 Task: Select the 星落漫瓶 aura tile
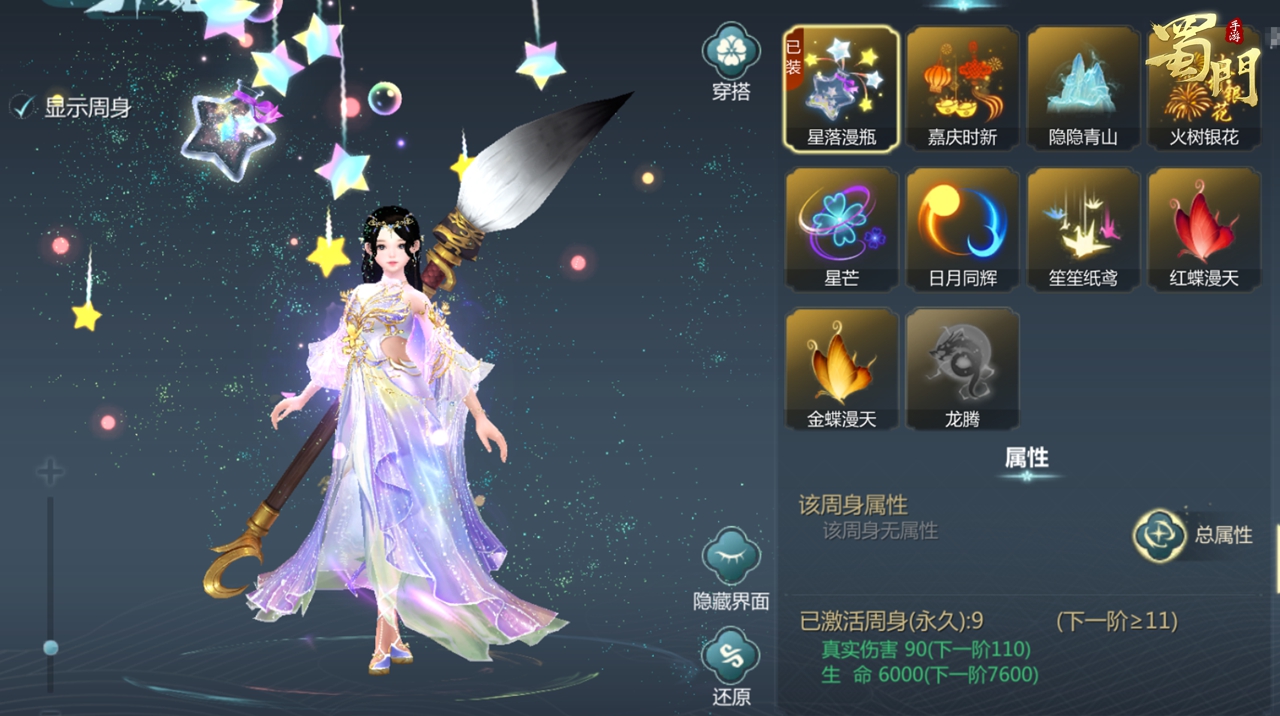point(841,88)
